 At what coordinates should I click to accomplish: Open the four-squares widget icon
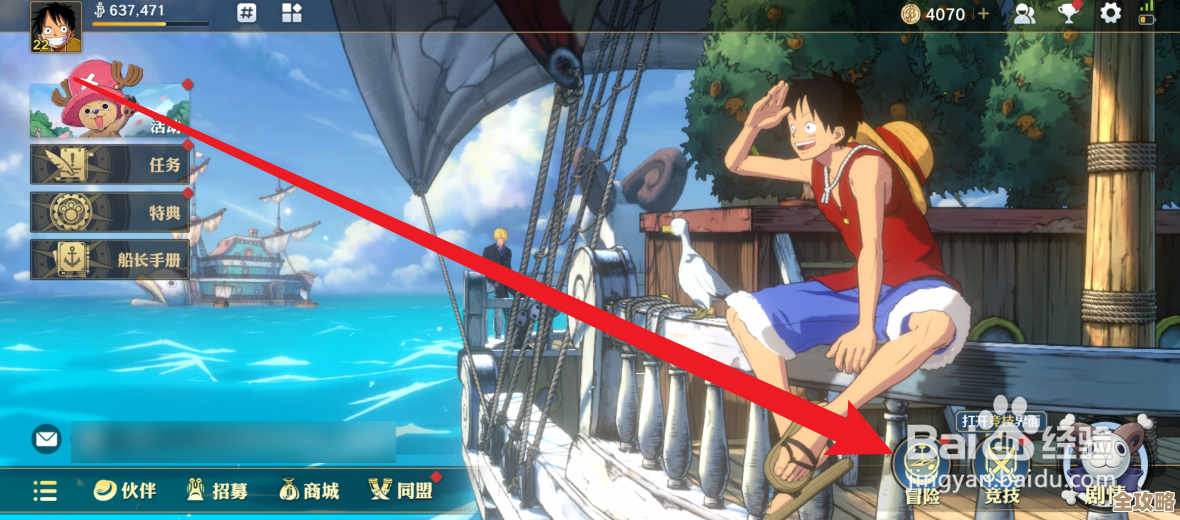click(292, 14)
